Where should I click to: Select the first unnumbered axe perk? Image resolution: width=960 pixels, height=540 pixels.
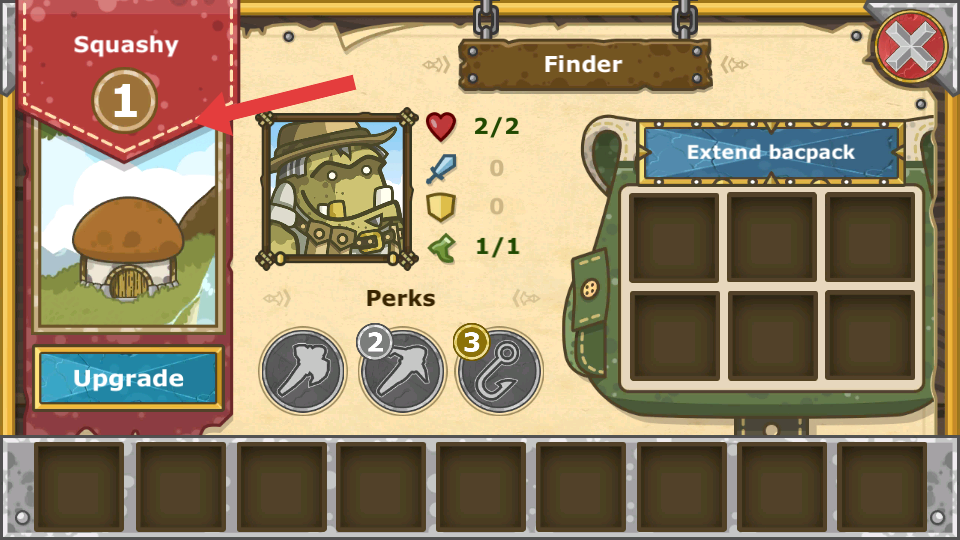click(x=303, y=371)
